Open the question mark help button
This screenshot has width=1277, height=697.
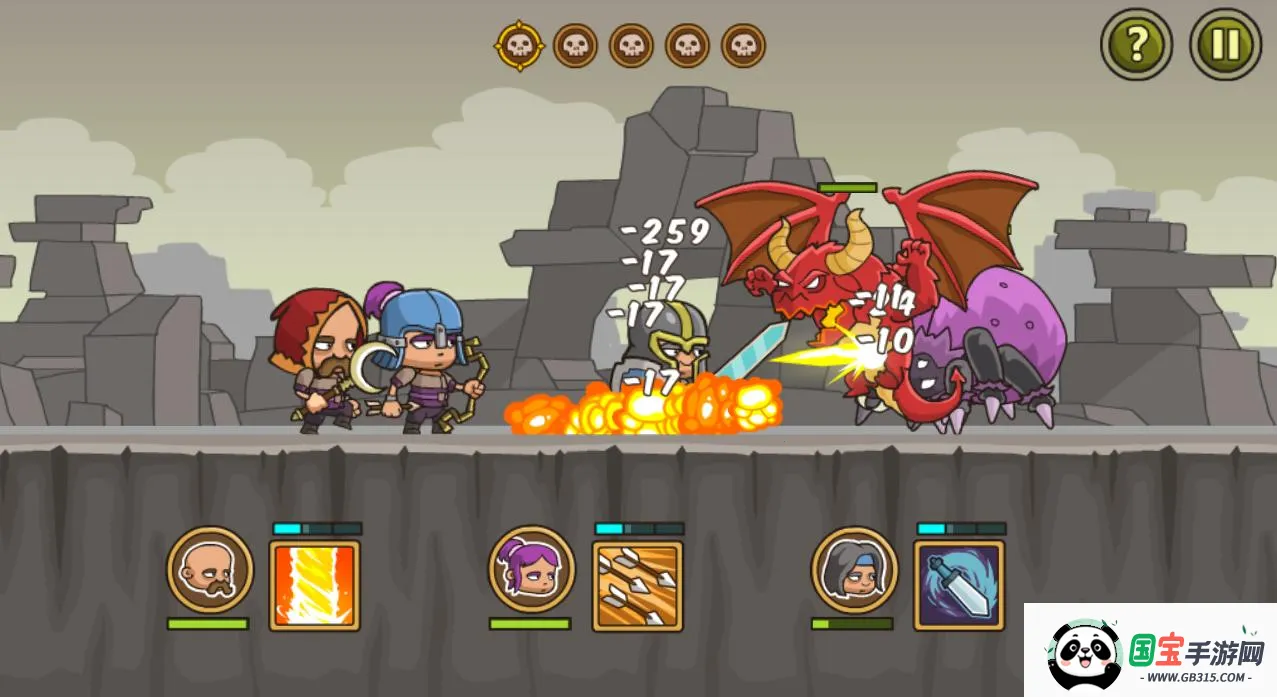(x=1136, y=45)
